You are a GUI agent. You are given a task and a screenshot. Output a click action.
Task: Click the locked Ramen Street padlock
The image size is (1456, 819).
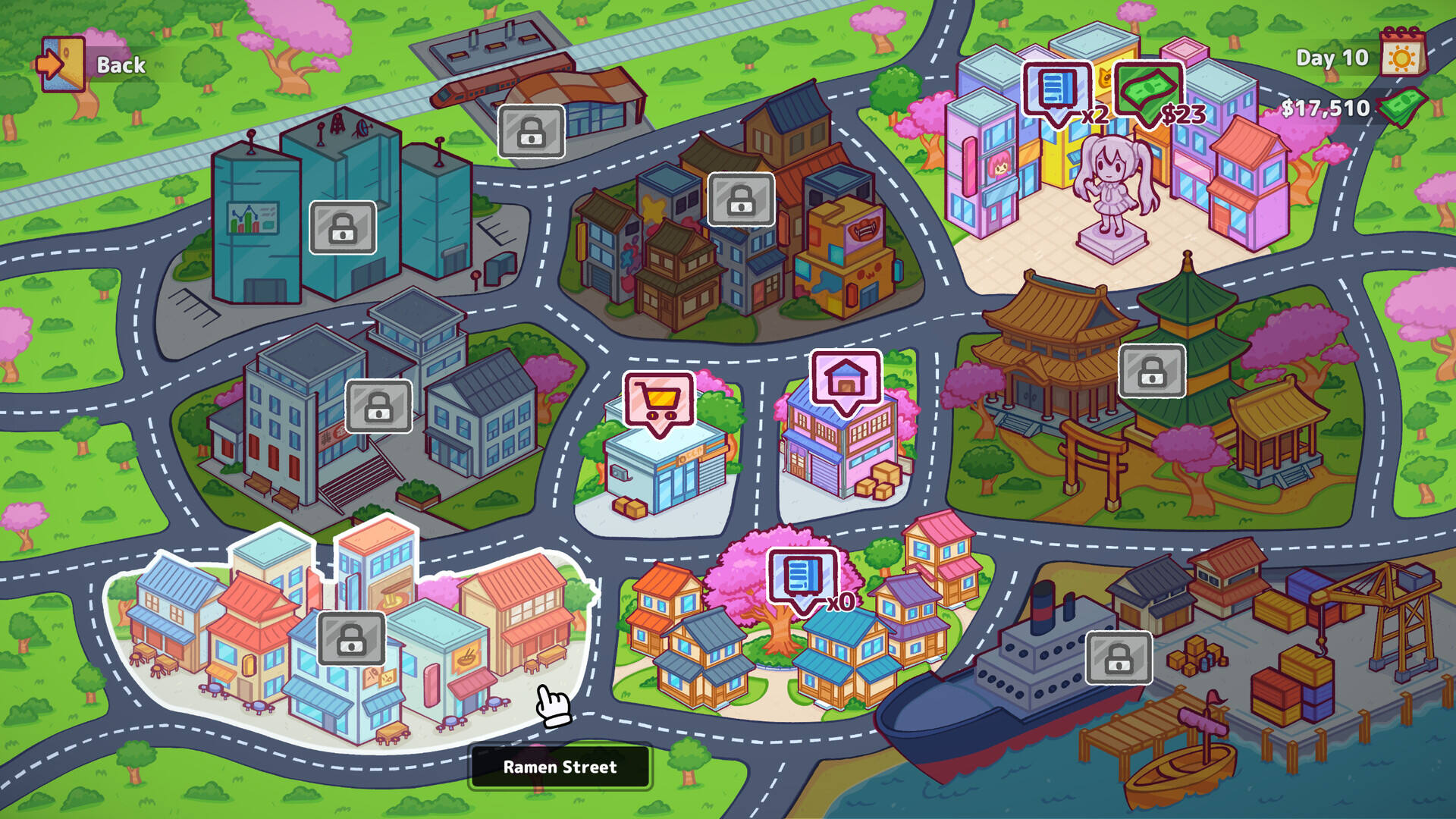[351, 639]
